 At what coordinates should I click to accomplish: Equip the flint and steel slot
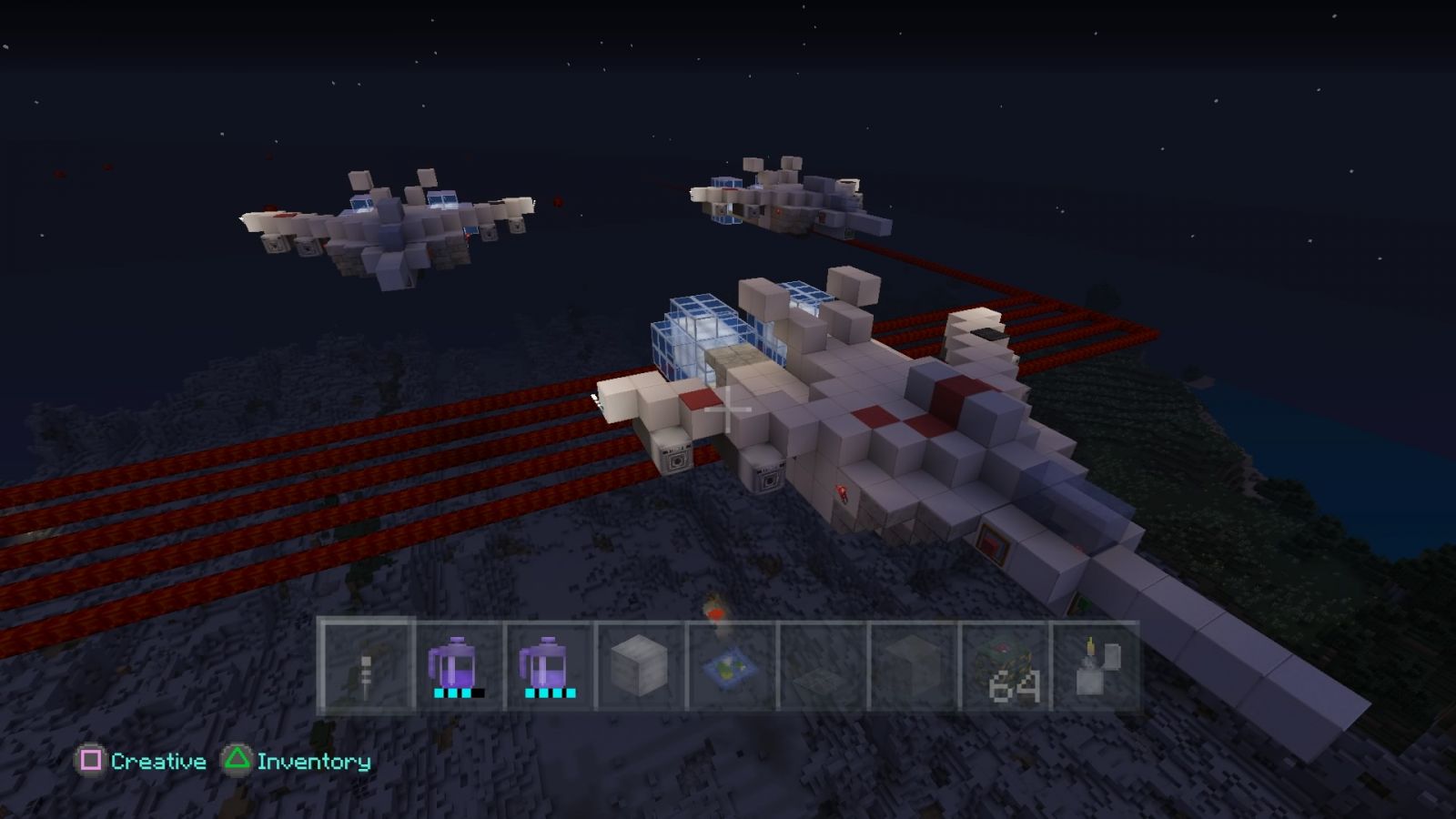[x=1095, y=666]
